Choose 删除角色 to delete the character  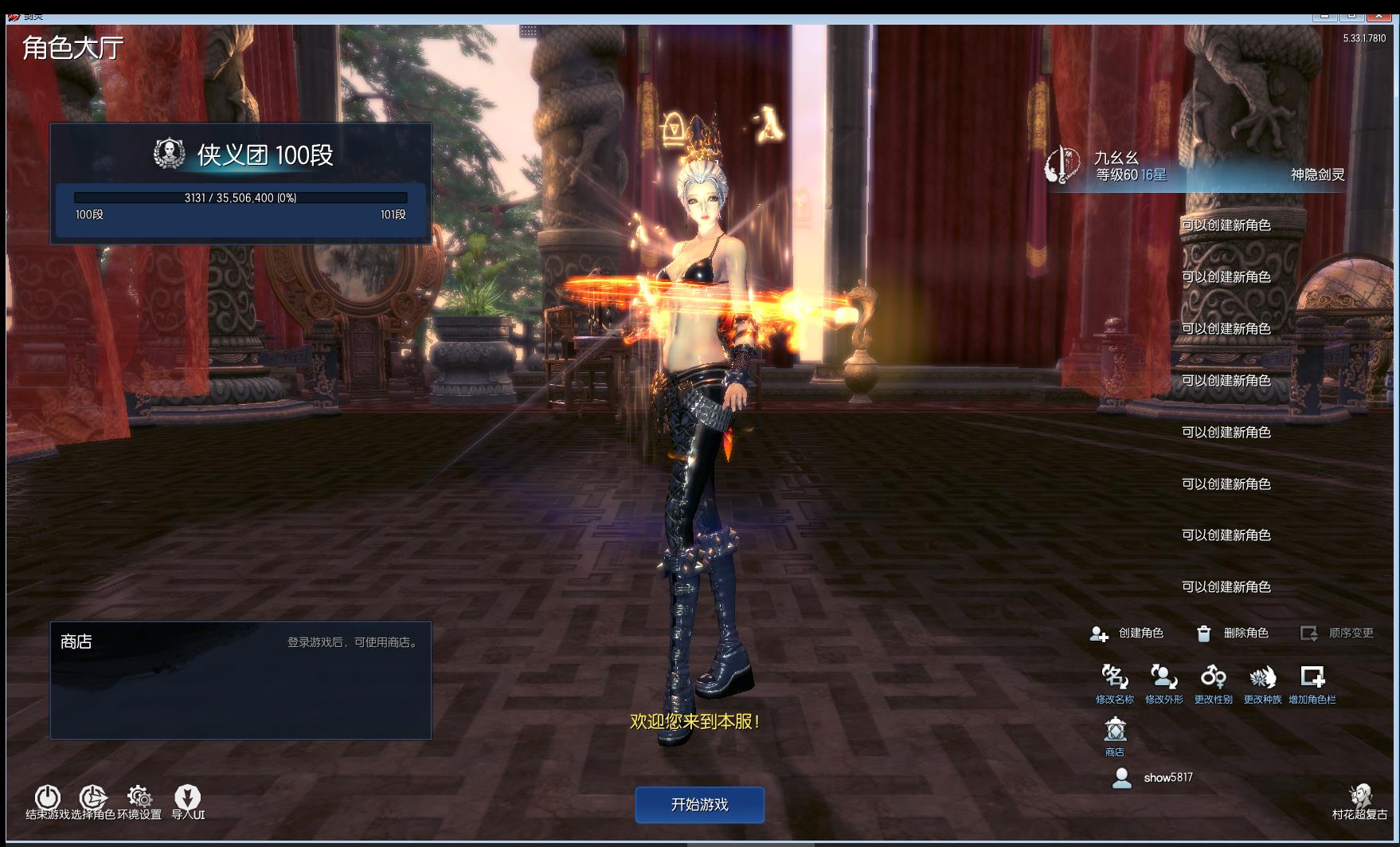(x=1233, y=633)
